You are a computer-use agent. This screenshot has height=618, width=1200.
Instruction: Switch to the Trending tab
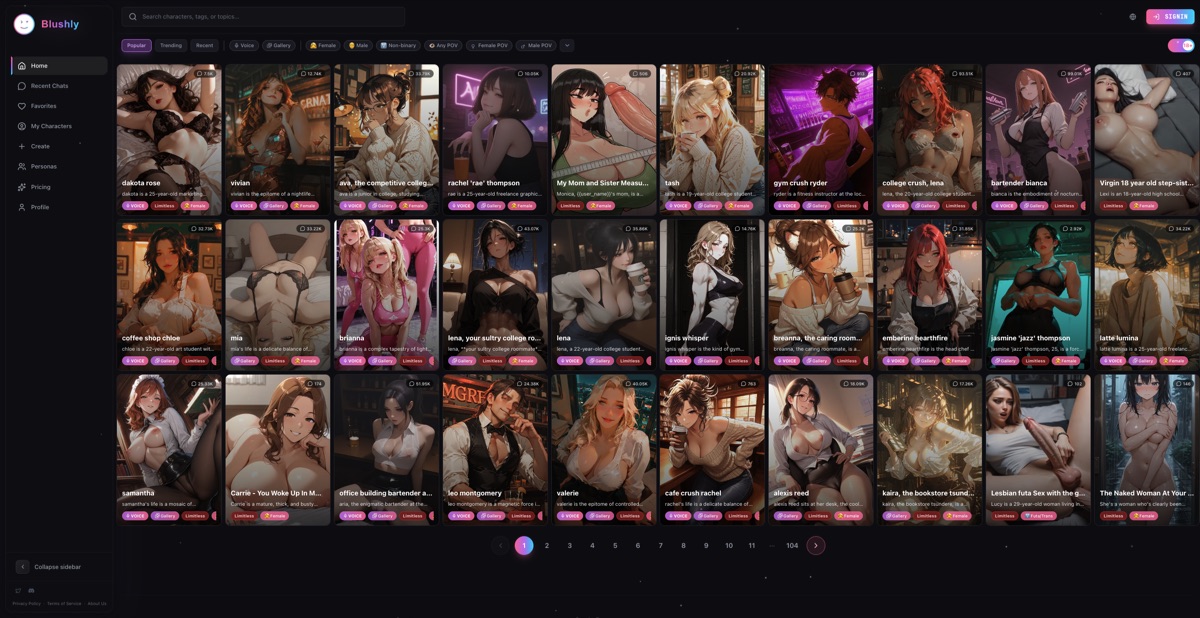tap(171, 45)
